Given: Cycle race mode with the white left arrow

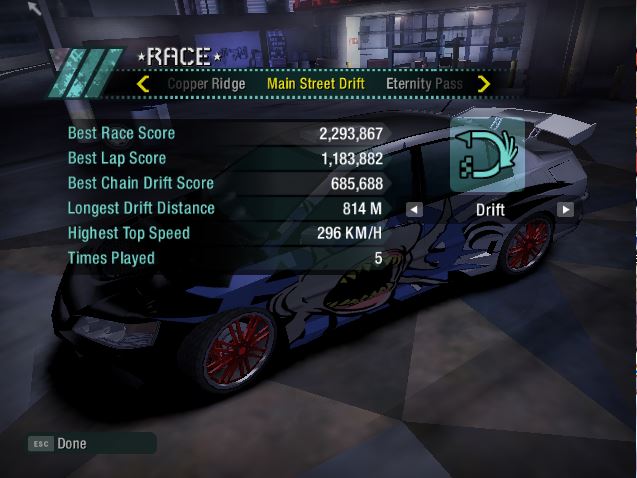Looking at the screenshot, I should pyautogui.click(x=414, y=210).
